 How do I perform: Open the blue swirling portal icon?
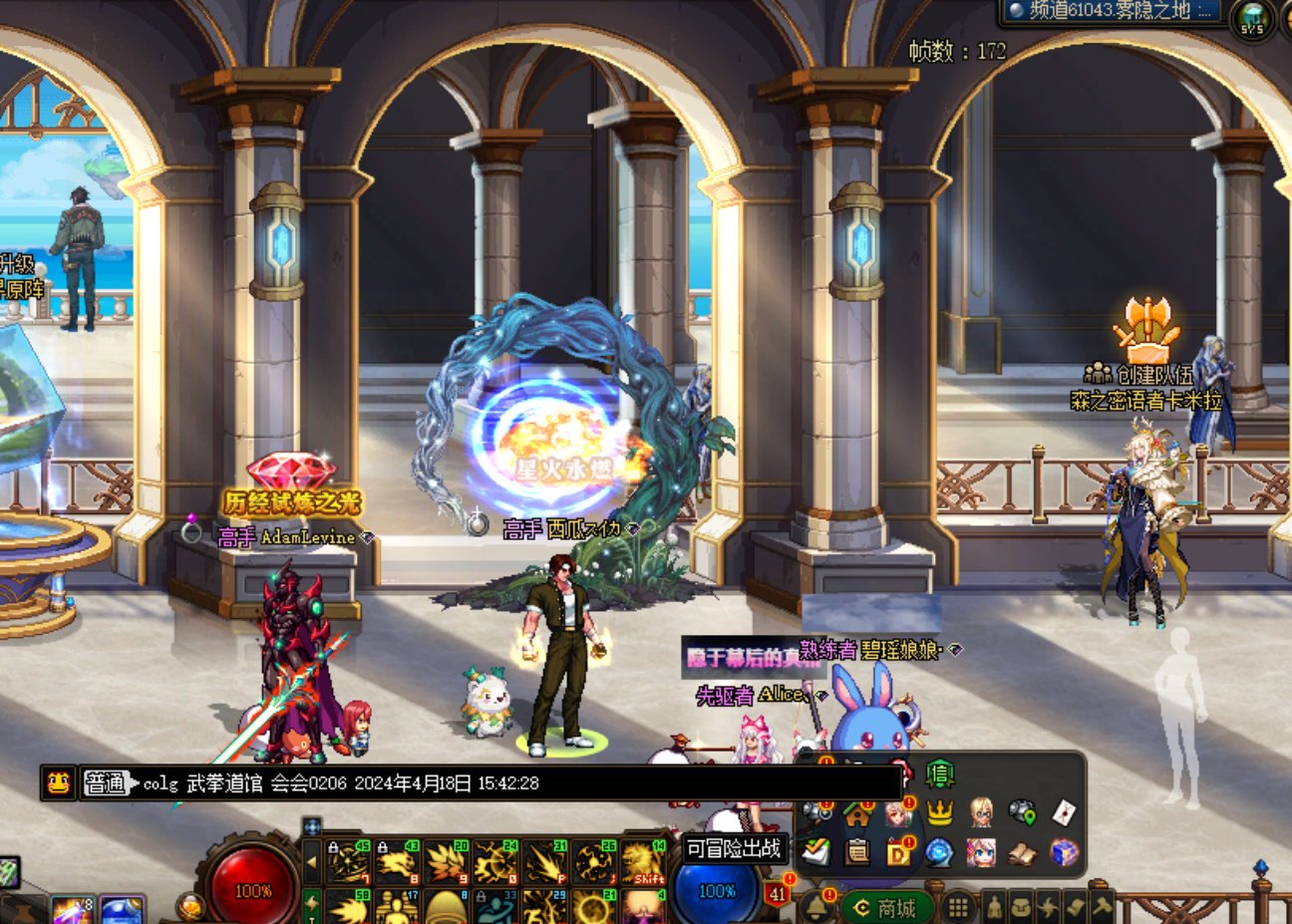(x=939, y=853)
